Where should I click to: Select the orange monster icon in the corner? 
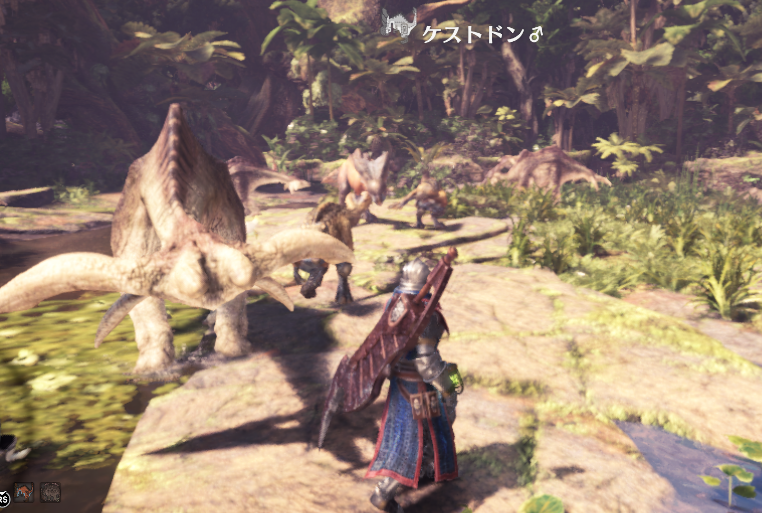24,491
